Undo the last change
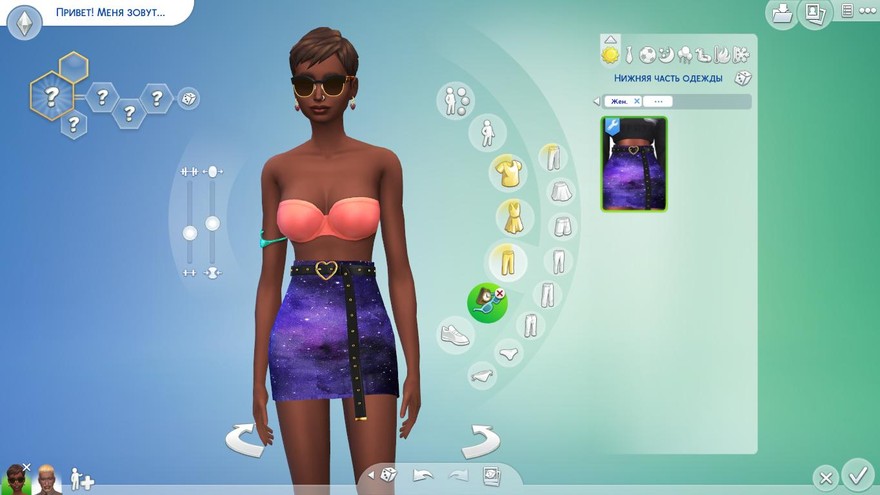 tap(423, 475)
